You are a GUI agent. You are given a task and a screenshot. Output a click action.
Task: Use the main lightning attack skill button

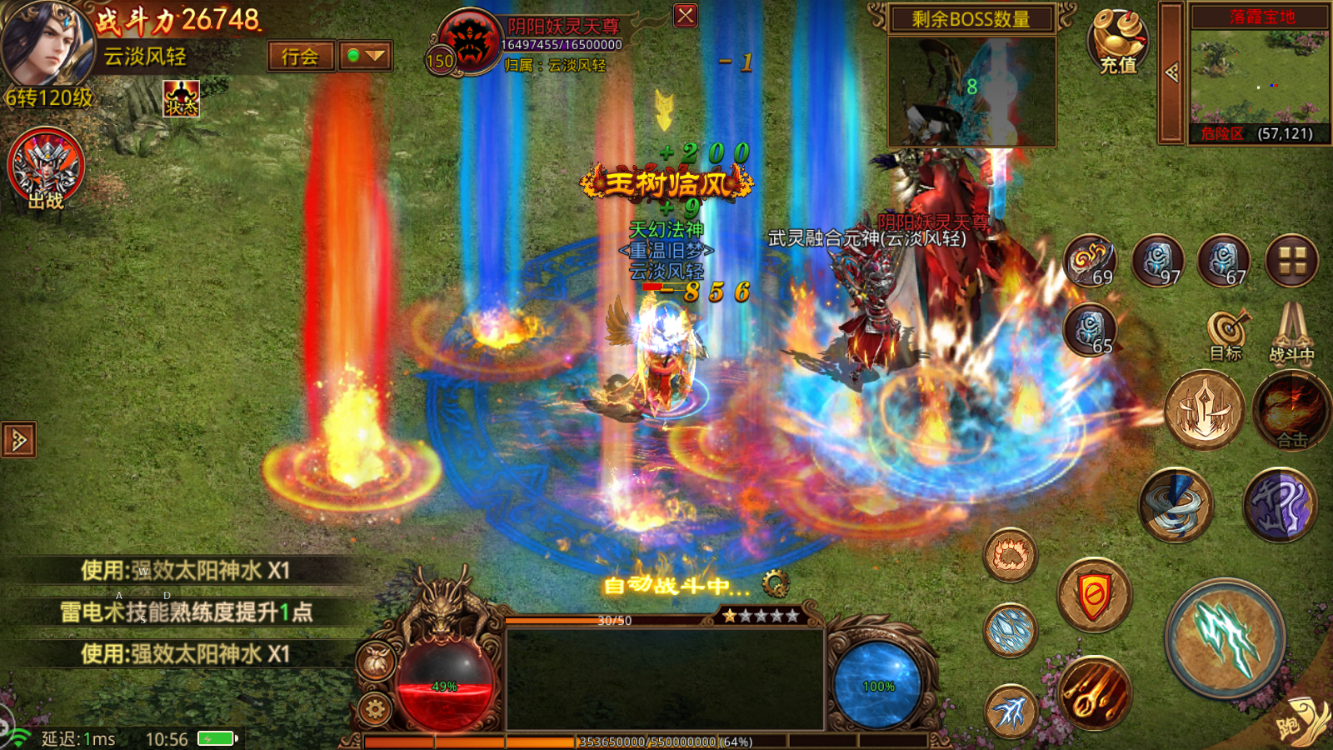coord(1225,637)
